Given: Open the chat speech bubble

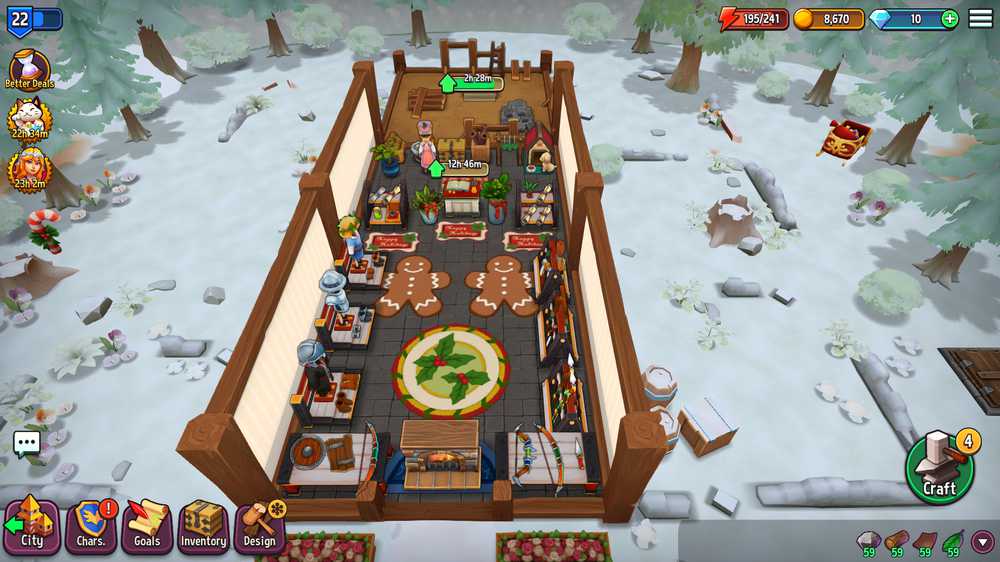Looking at the screenshot, I should (x=27, y=444).
